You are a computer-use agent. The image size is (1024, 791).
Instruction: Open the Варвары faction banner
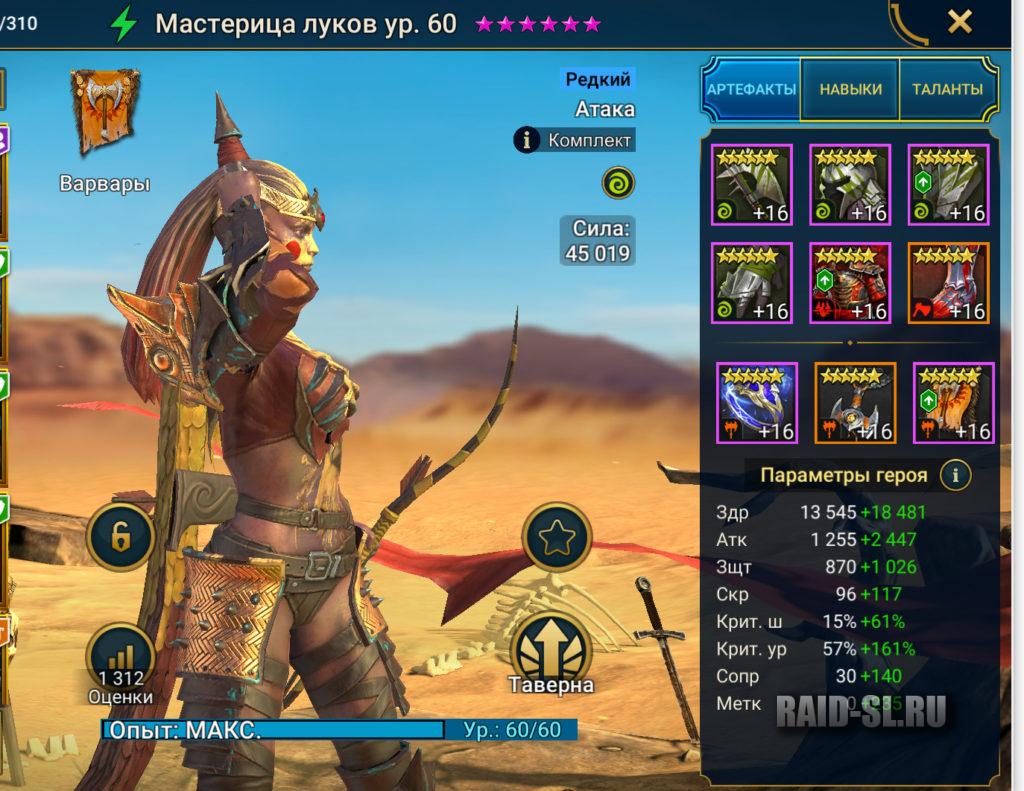104,115
